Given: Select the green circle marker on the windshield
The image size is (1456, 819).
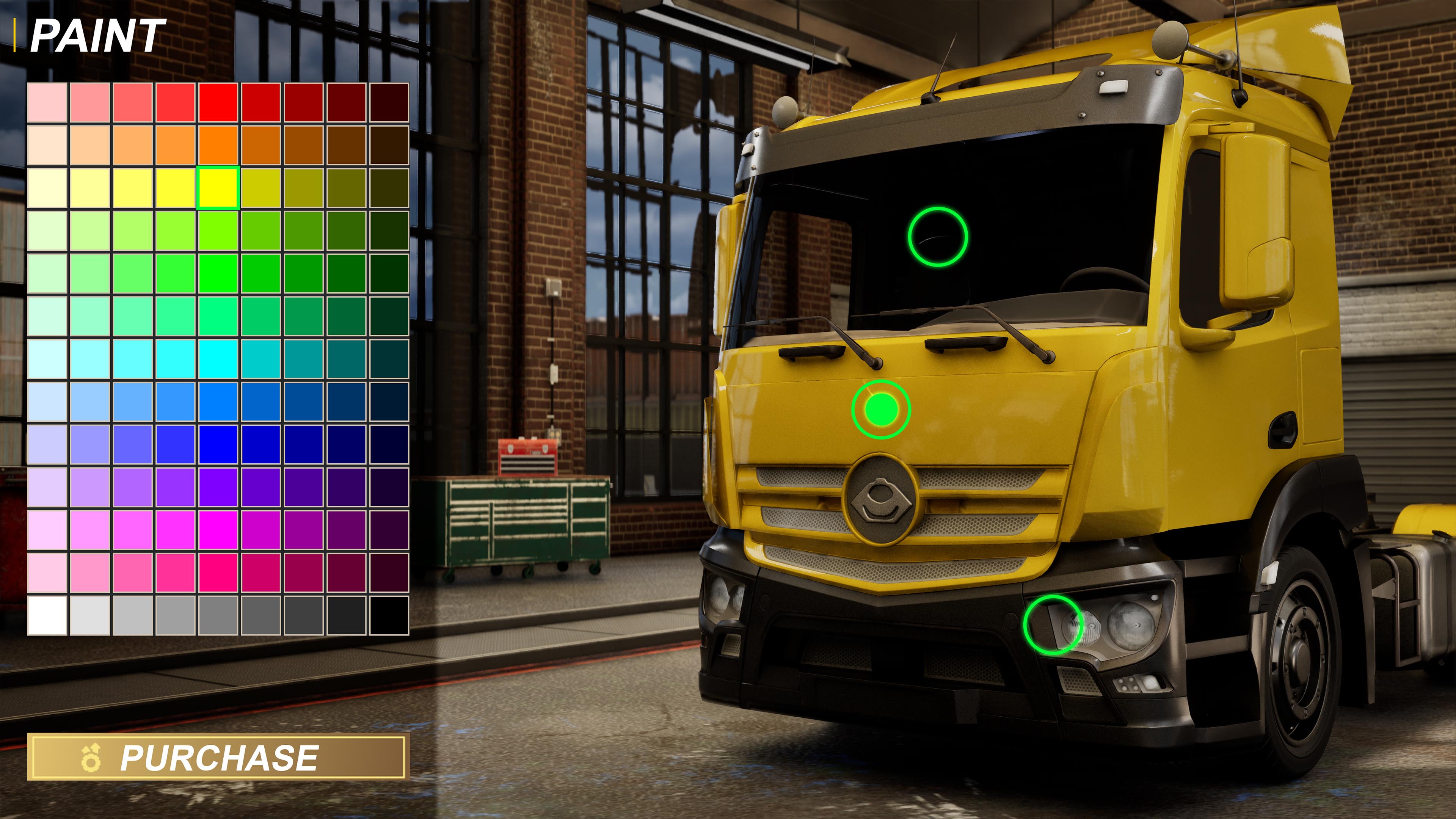Looking at the screenshot, I should 938,236.
